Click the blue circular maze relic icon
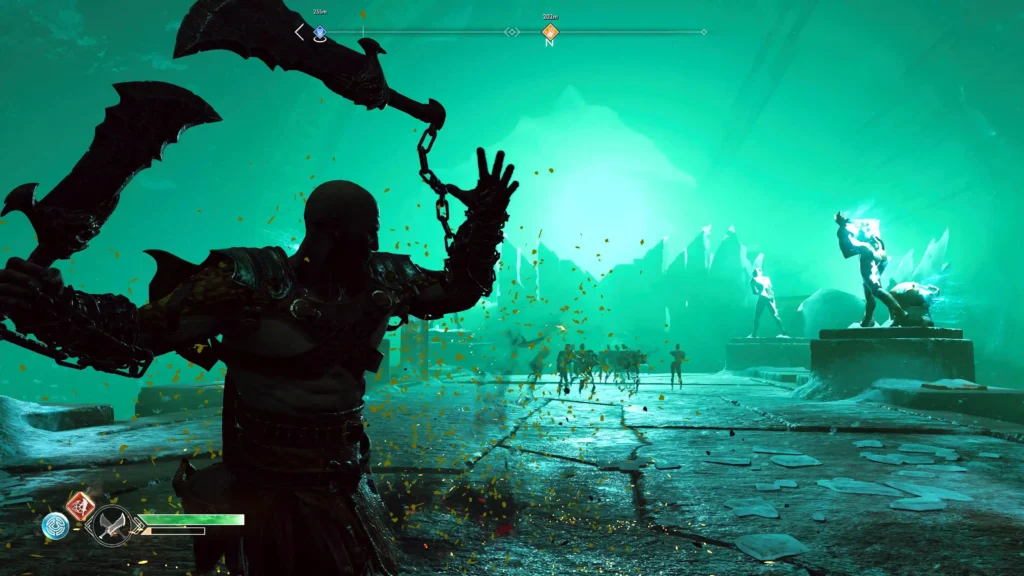 pyautogui.click(x=55, y=525)
